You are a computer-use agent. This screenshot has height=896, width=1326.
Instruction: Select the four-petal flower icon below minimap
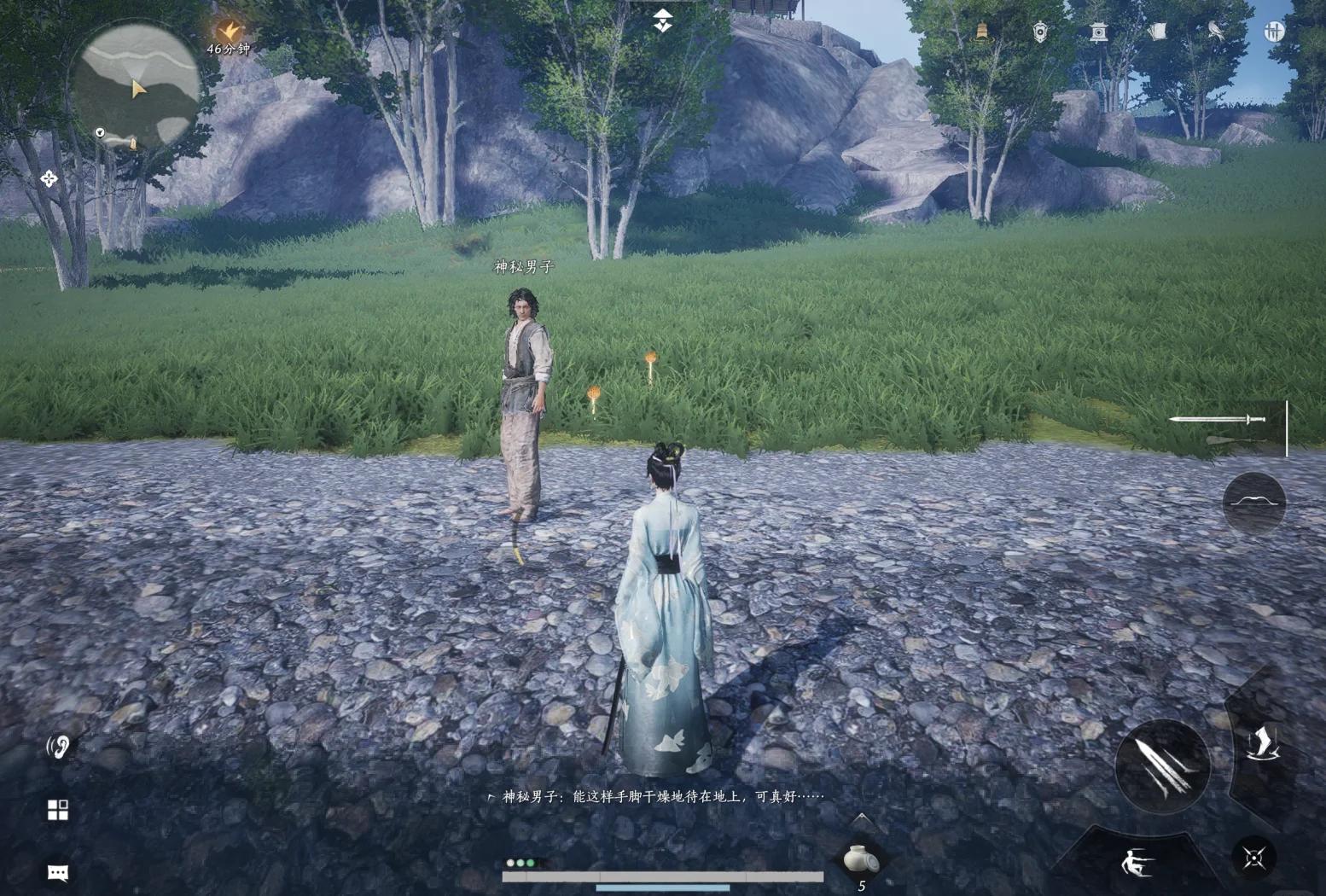click(49, 178)
